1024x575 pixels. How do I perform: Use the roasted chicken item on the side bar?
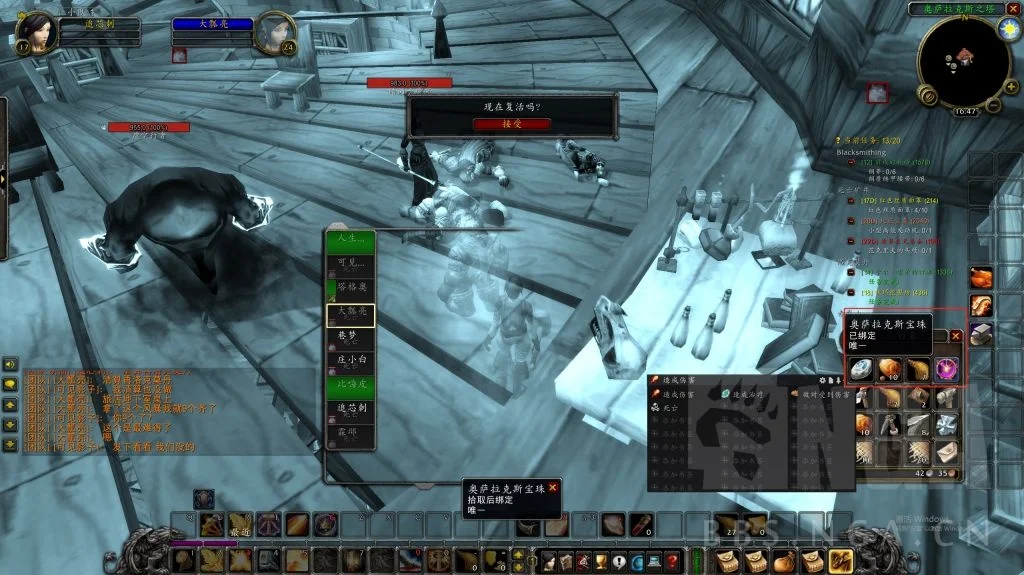[x=980, y=277]
